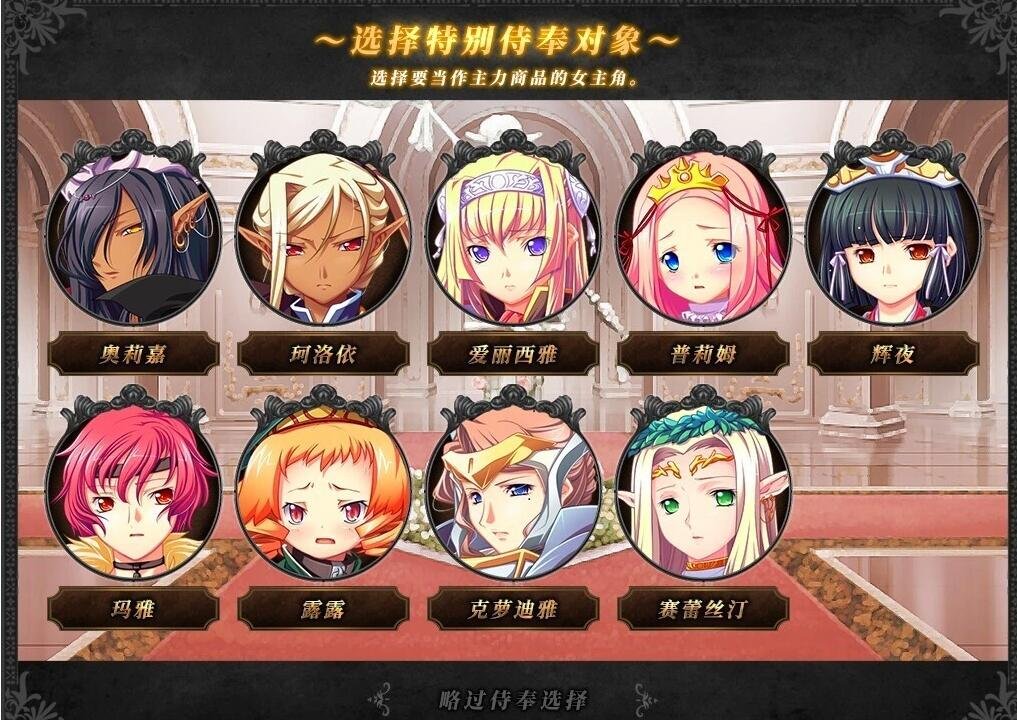
Task: Choose the 辉夜 name button
Action: 892,354
